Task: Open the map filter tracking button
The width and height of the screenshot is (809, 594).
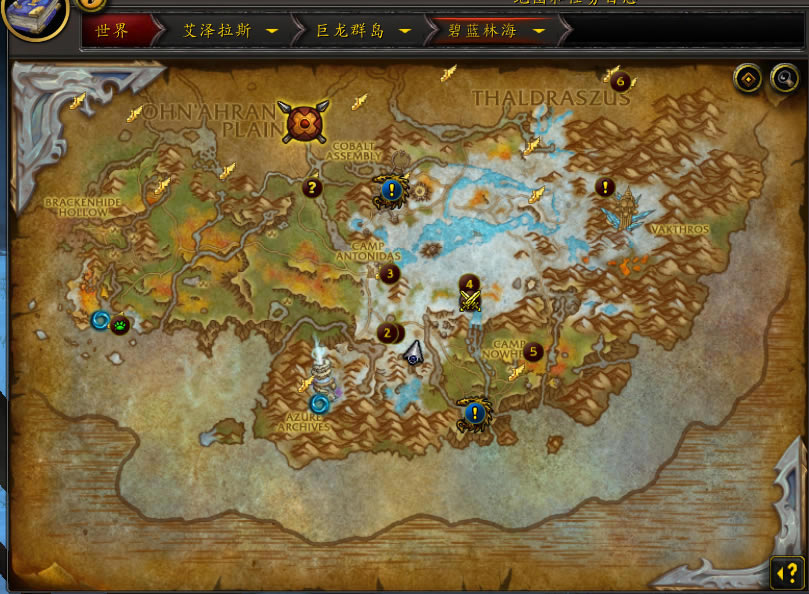Action: (747, 78)
